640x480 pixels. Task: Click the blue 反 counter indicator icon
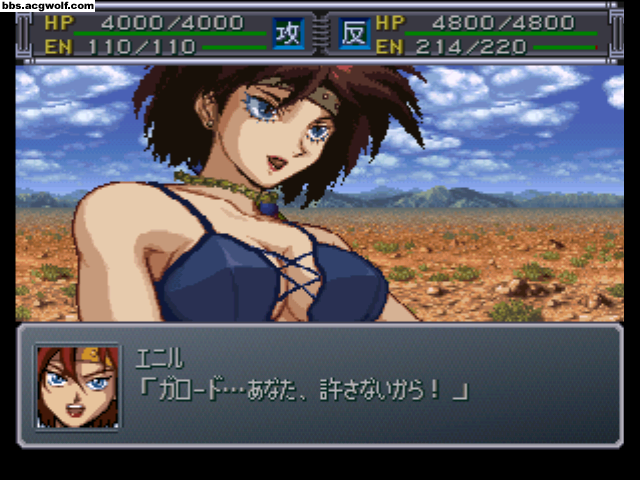point(352,33)
